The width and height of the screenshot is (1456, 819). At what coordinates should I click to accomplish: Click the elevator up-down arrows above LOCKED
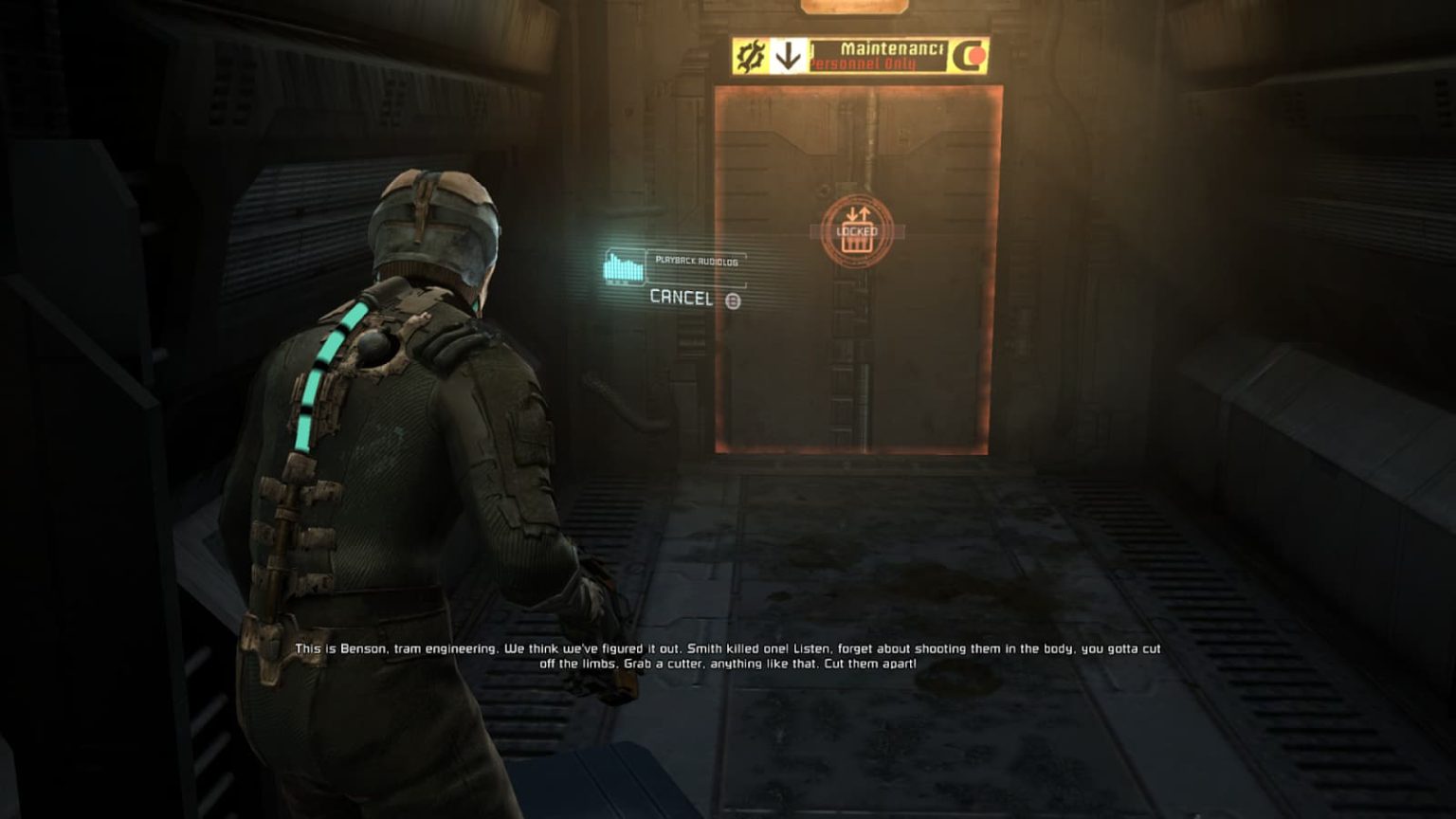tap(858, 213)
